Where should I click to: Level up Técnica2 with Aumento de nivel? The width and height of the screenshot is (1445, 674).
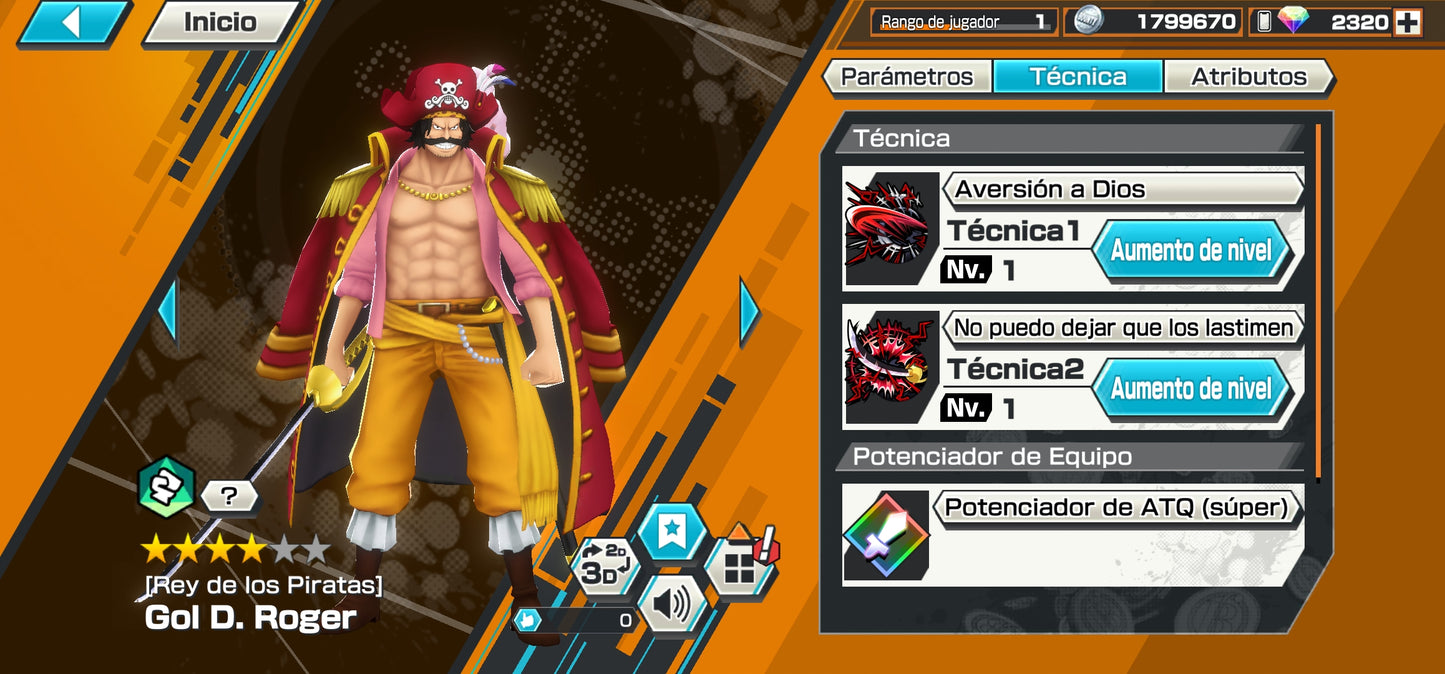coord(1190,387)
